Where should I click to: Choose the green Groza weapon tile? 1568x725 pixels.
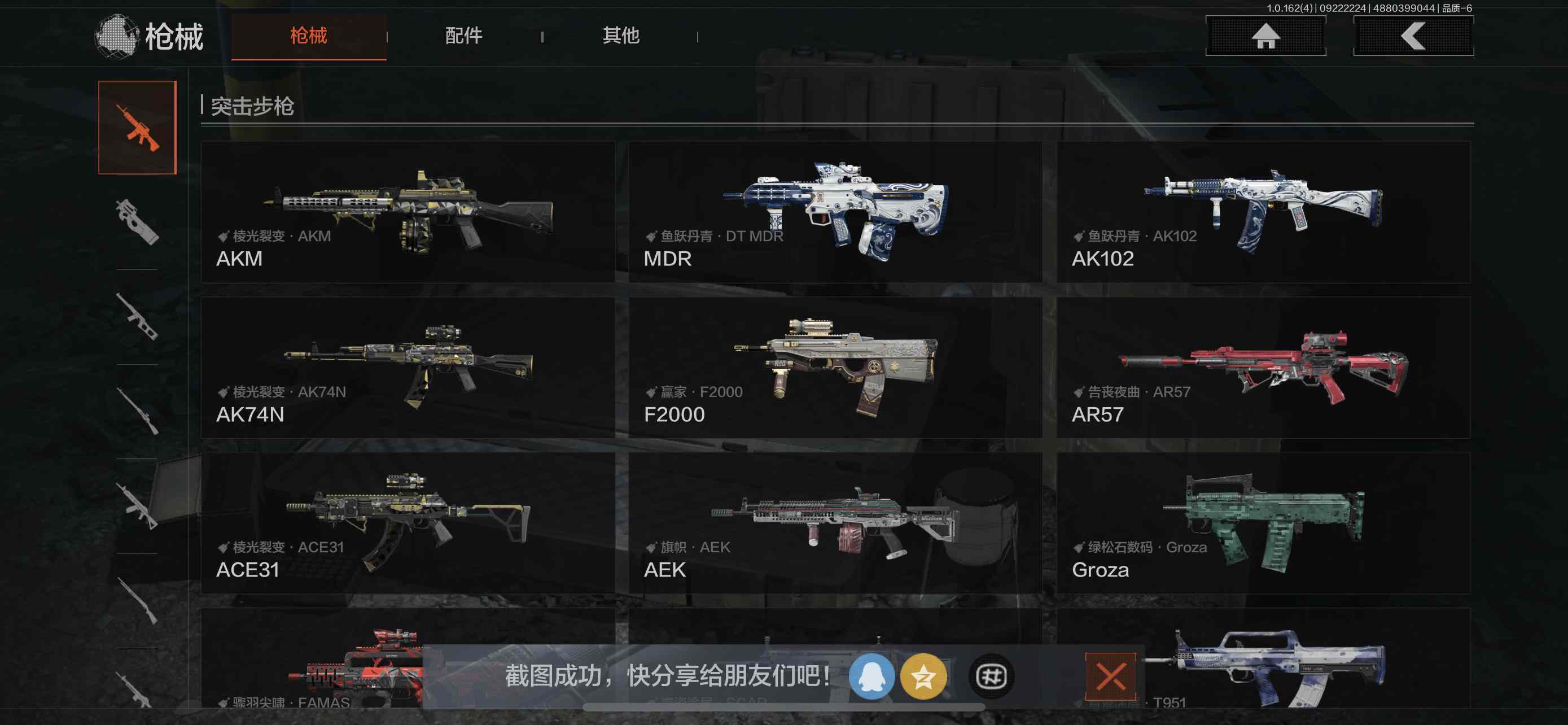point(1263,522)
